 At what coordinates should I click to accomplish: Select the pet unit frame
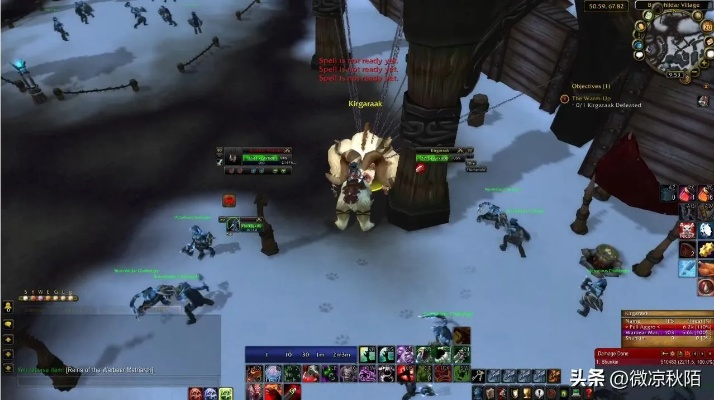click(247, 225)
